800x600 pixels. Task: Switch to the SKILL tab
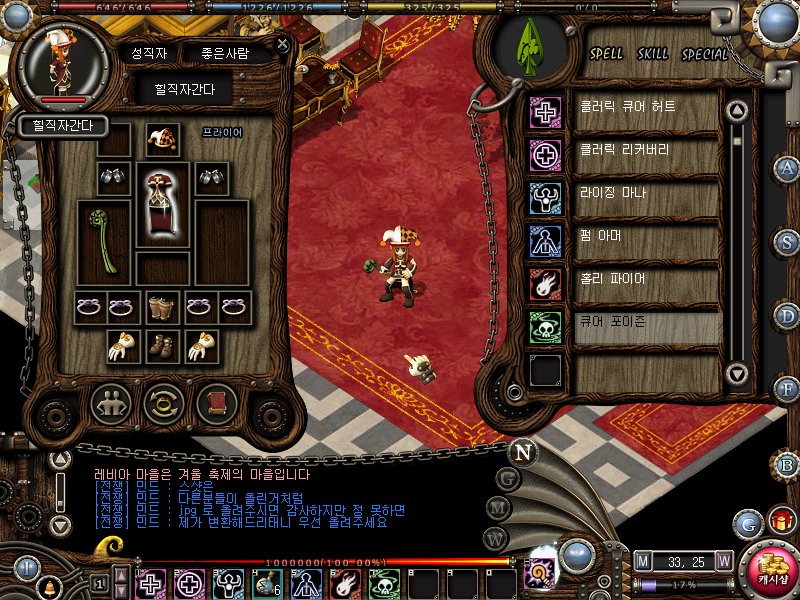tap(653, 54)
